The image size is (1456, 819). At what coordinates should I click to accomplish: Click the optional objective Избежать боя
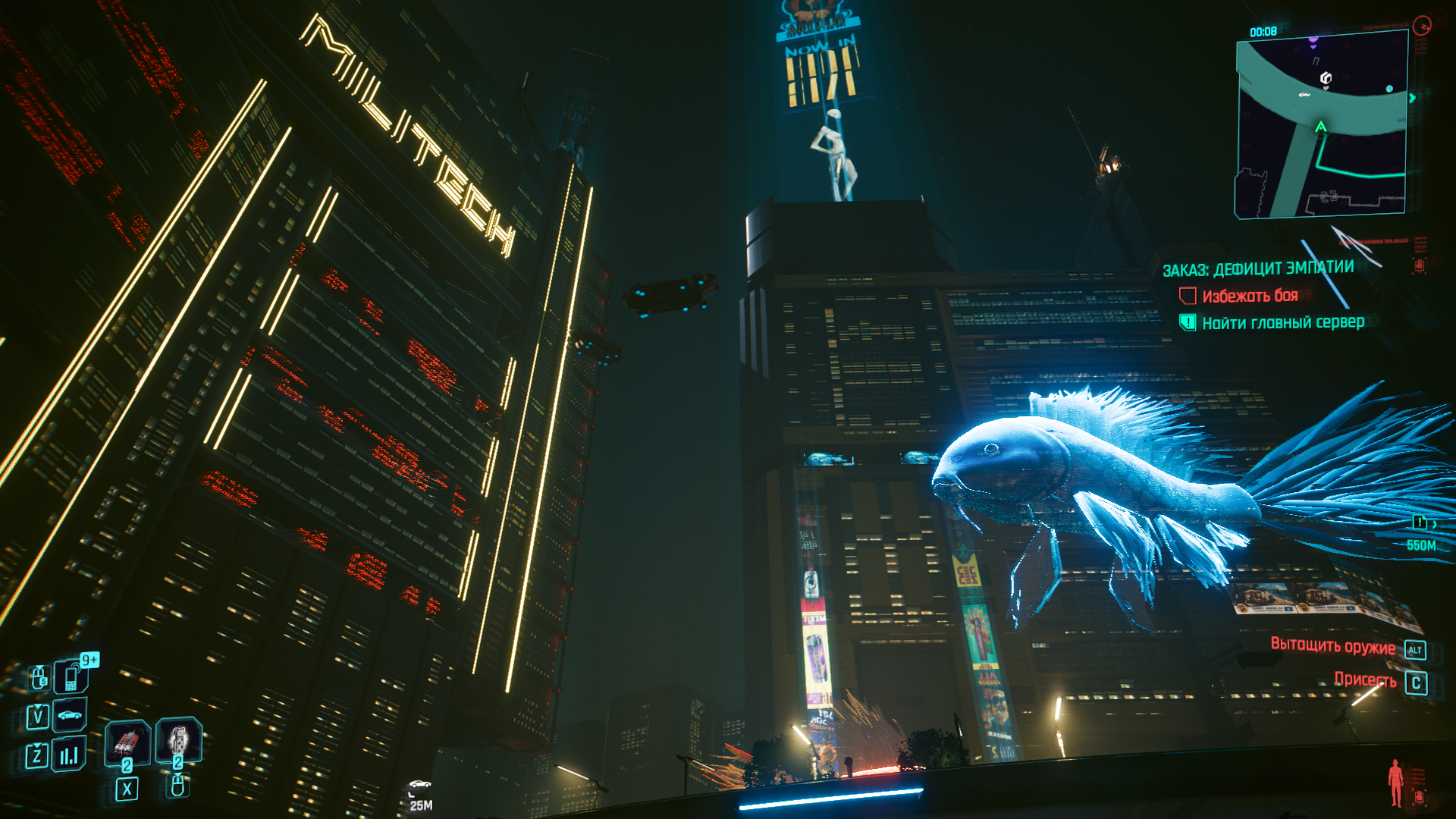tap(1250, 296)
